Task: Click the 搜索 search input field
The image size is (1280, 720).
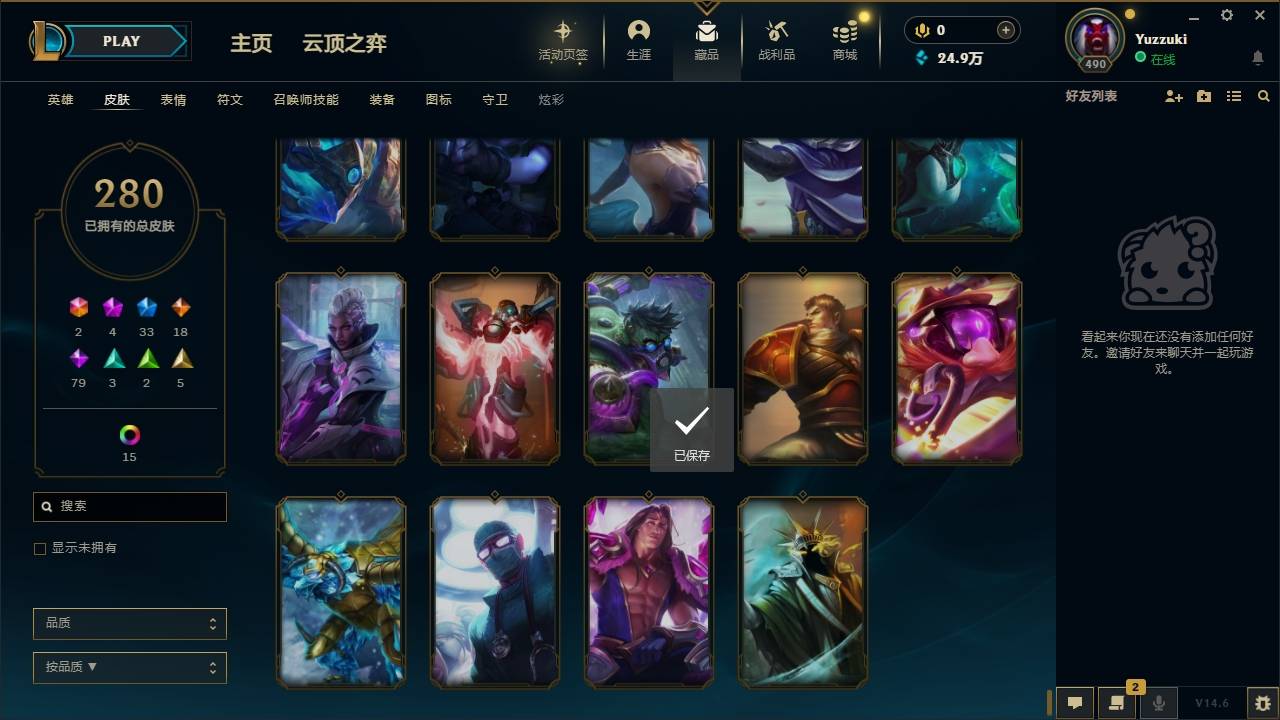Action: point(129,507)
